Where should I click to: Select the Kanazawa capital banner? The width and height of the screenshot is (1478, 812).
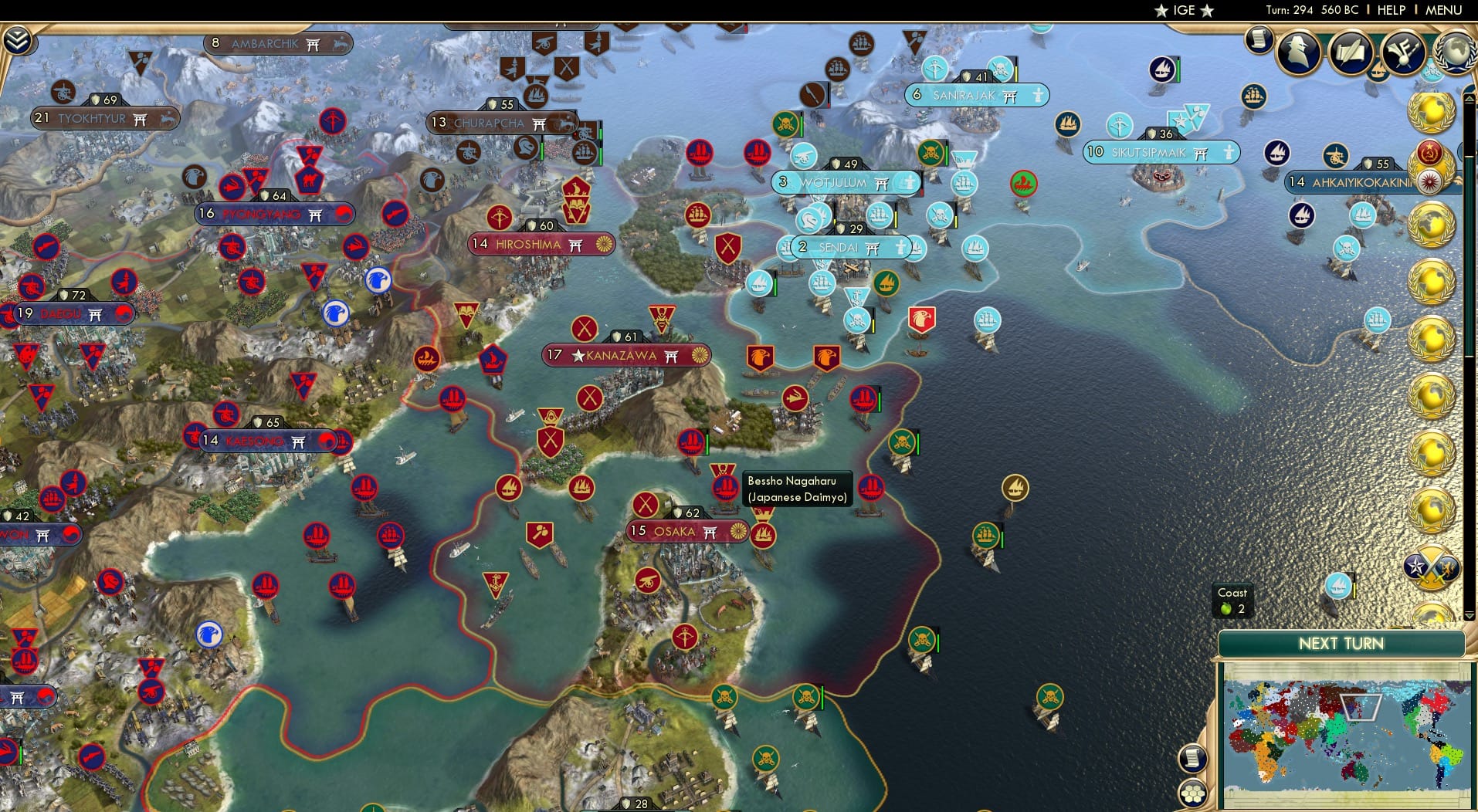(x=627, y=355)
